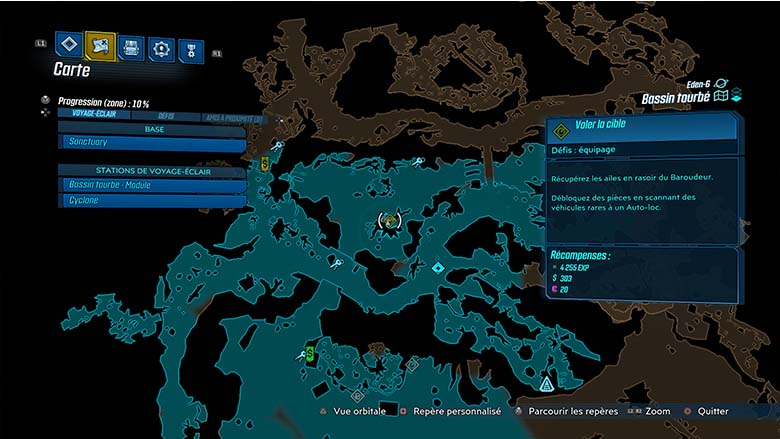
Task: Switch to the Voyage-Éclair sub-tab
Action: (x=95, y=115)
